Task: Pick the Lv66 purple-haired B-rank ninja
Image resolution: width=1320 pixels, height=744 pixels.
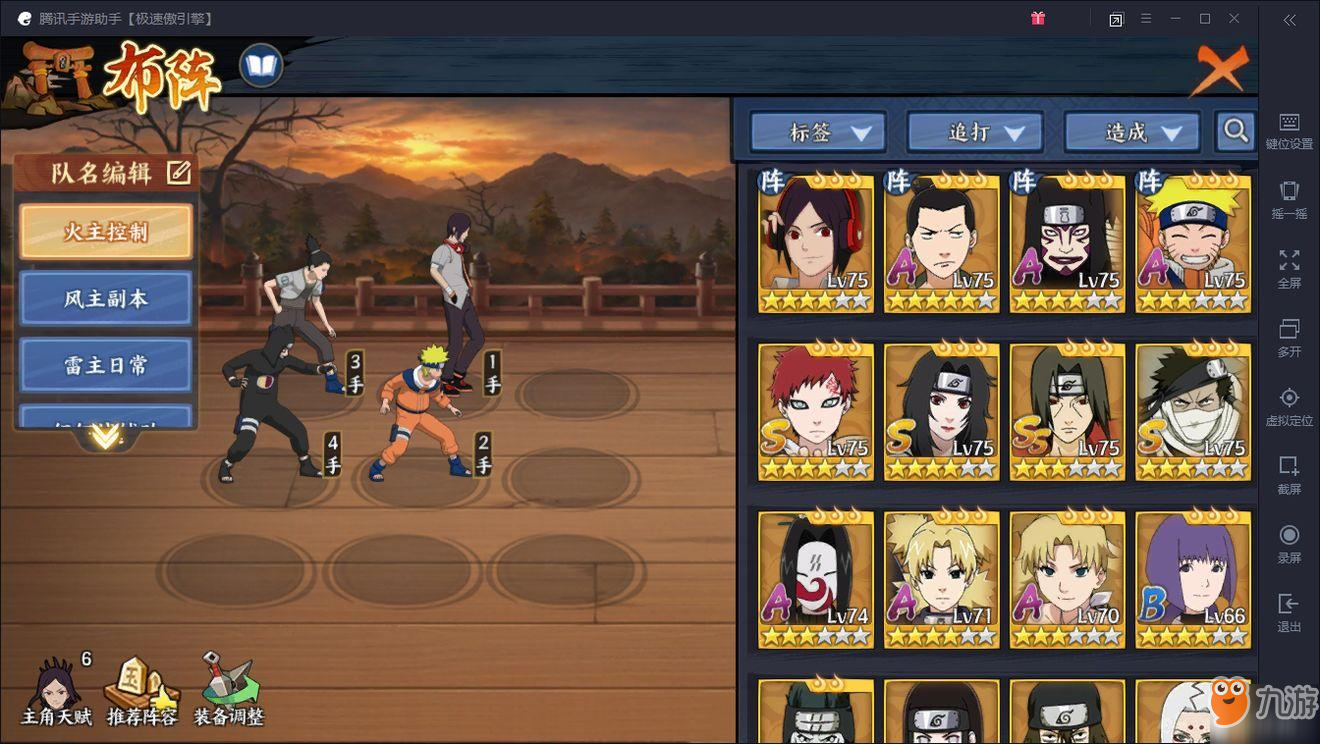Action: (x=1193, y=579)
